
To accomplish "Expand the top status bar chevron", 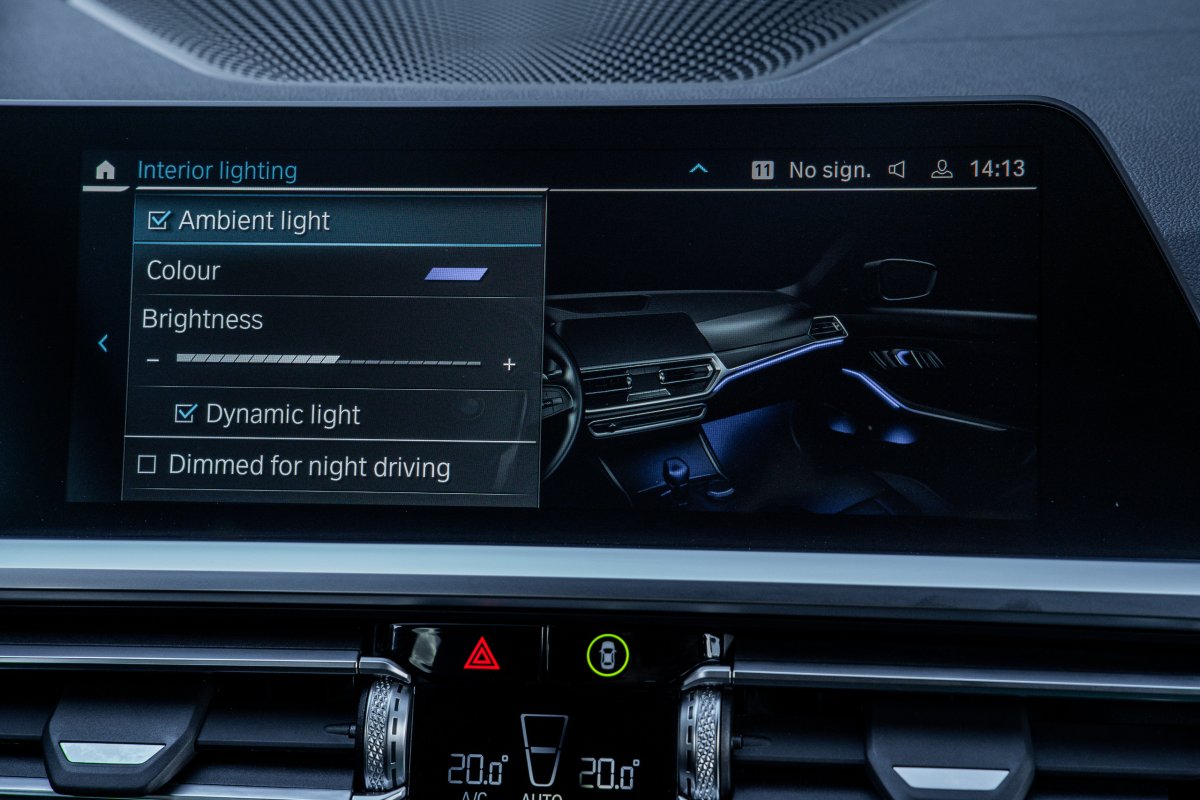I will 698,169.
